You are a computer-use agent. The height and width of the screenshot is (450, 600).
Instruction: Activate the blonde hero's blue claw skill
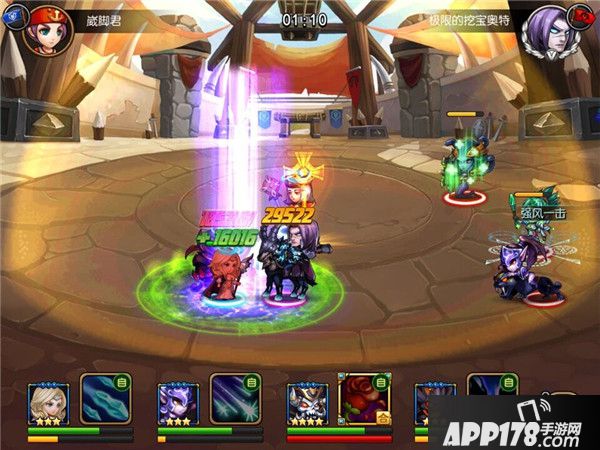[105, 399]
